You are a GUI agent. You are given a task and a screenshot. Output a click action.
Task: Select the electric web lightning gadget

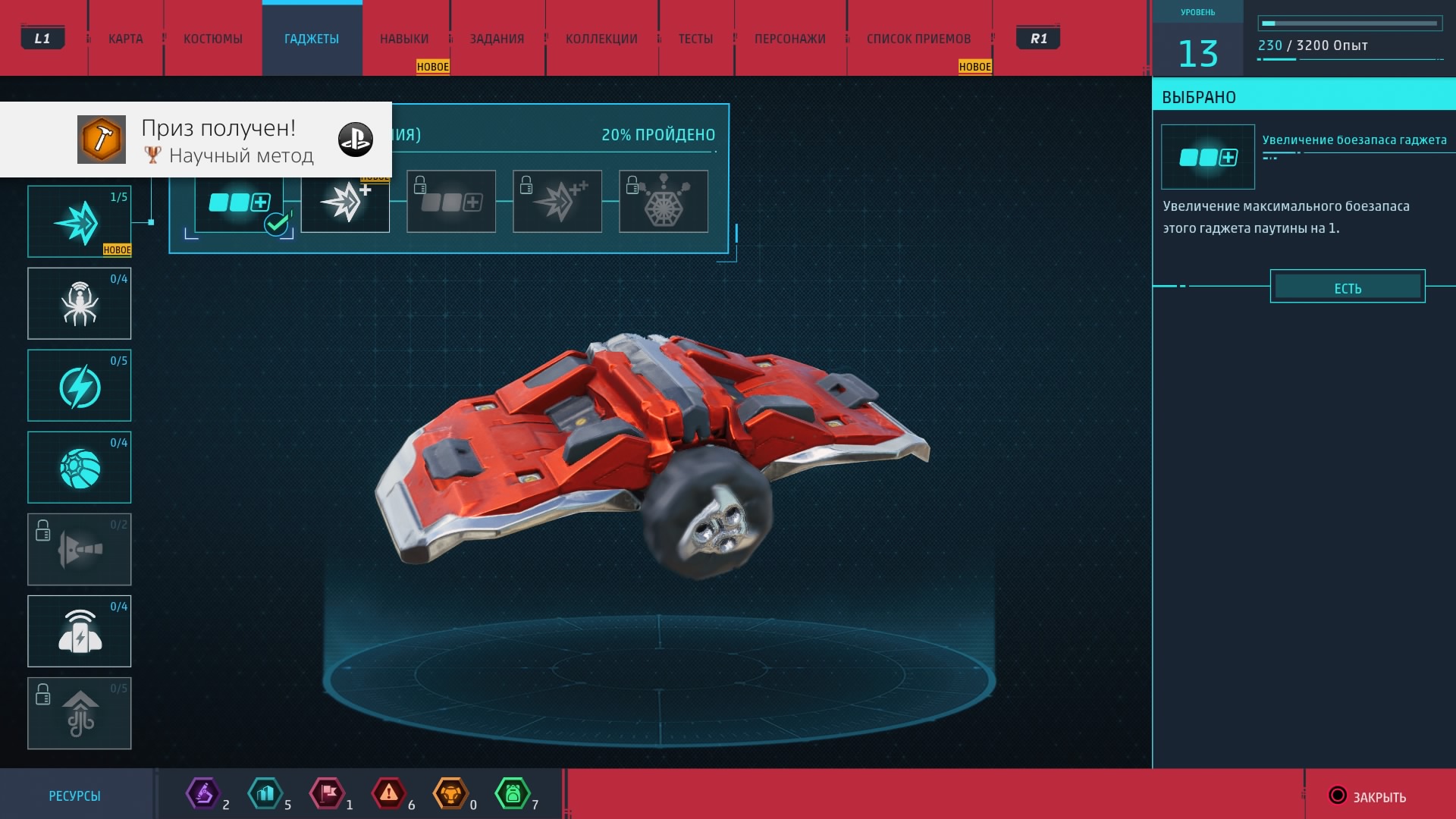click(x=80, y=385)
